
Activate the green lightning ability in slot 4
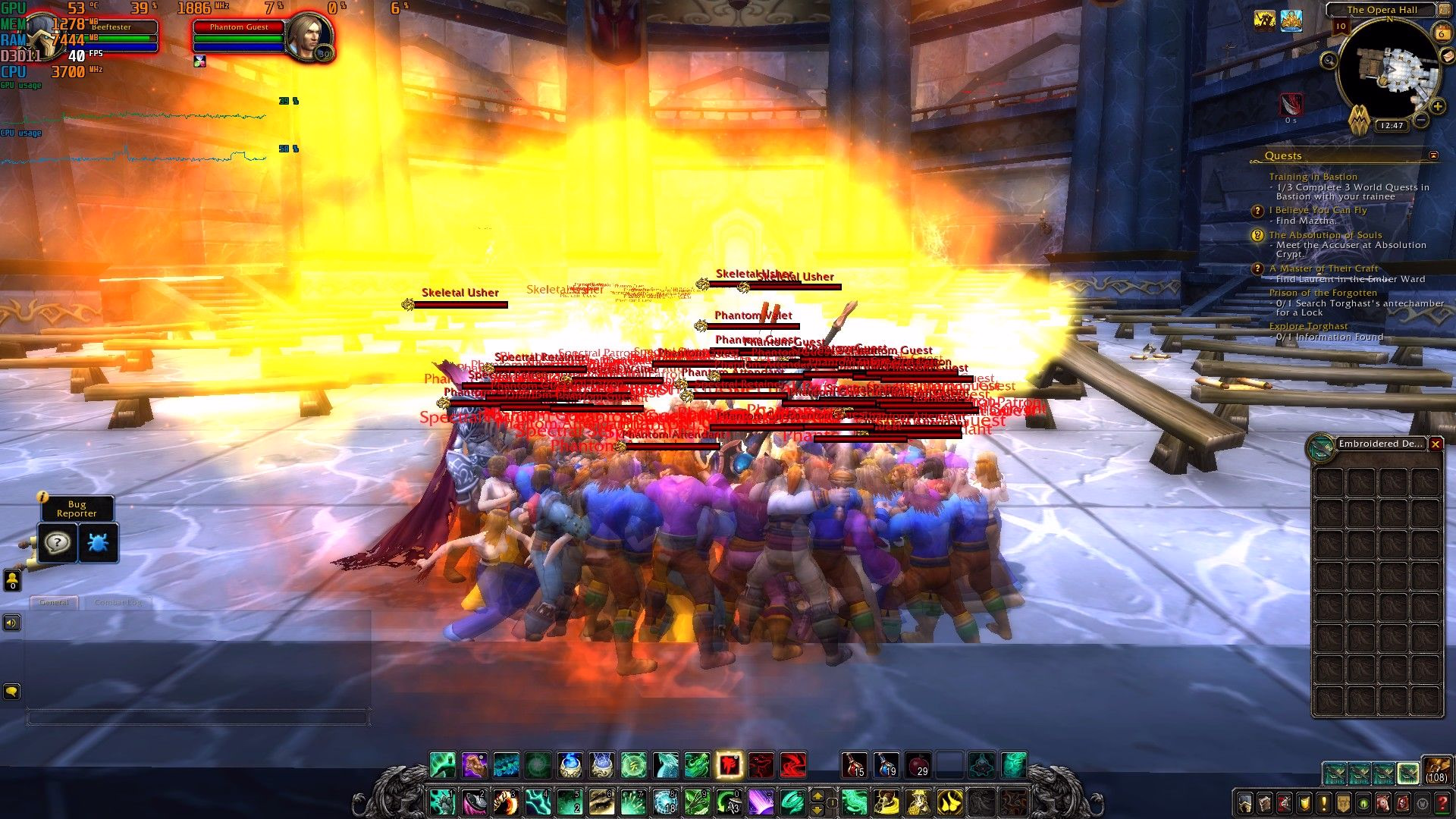tap(538, 802)
